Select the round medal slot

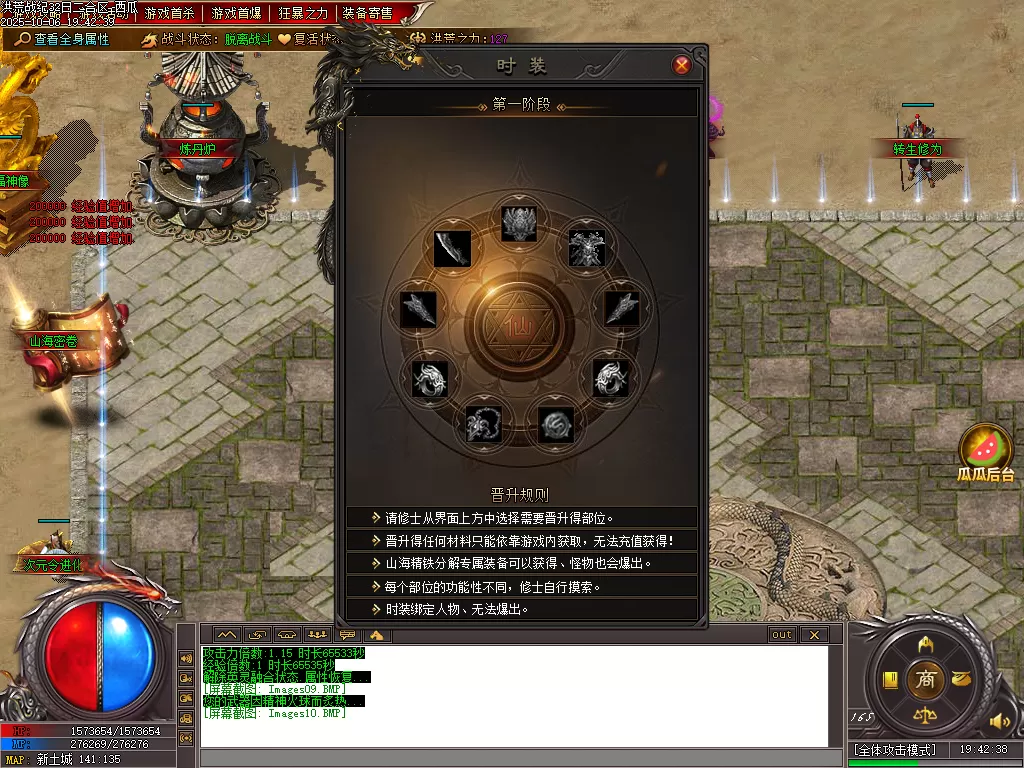click(555, 424)
